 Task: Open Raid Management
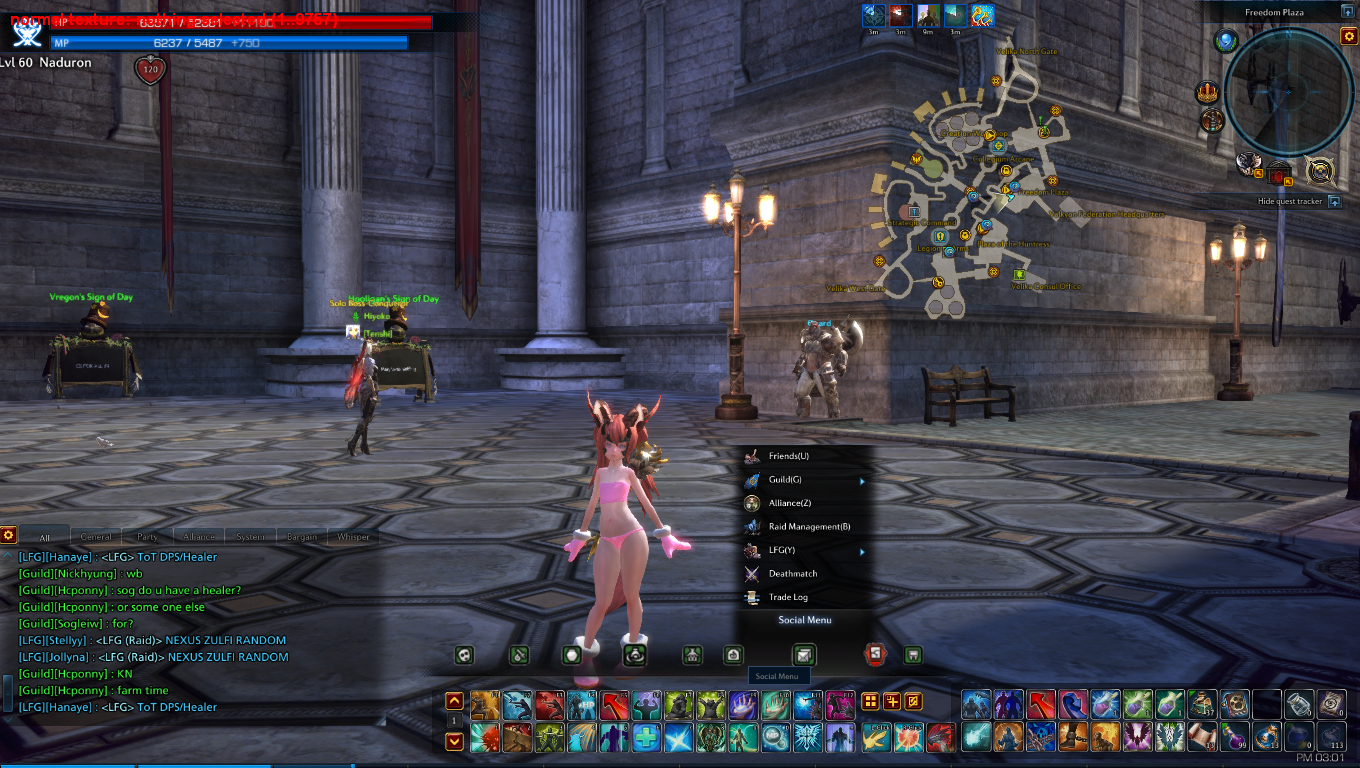[x=809, y=527]
